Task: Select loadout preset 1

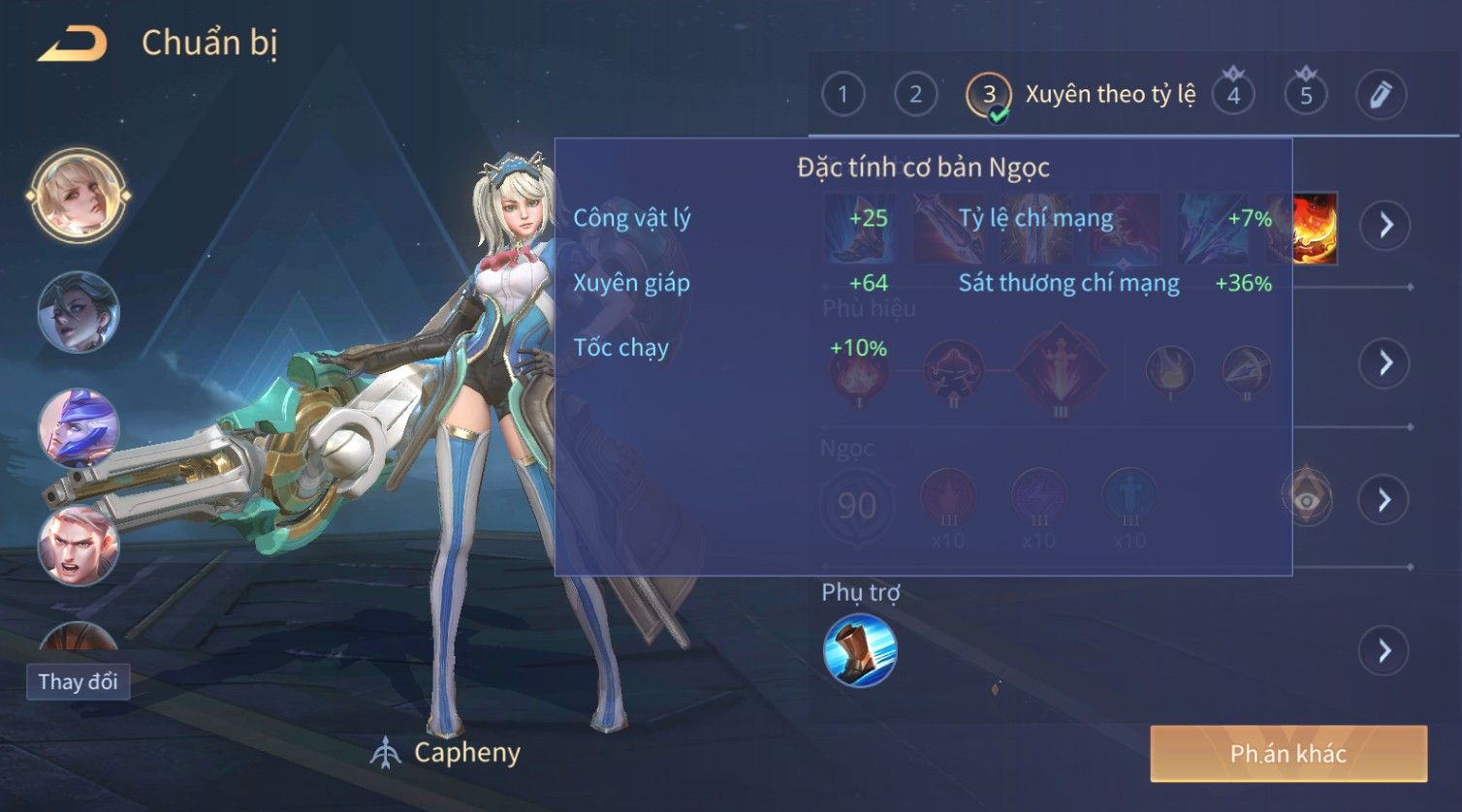Action: pos(842,94)
